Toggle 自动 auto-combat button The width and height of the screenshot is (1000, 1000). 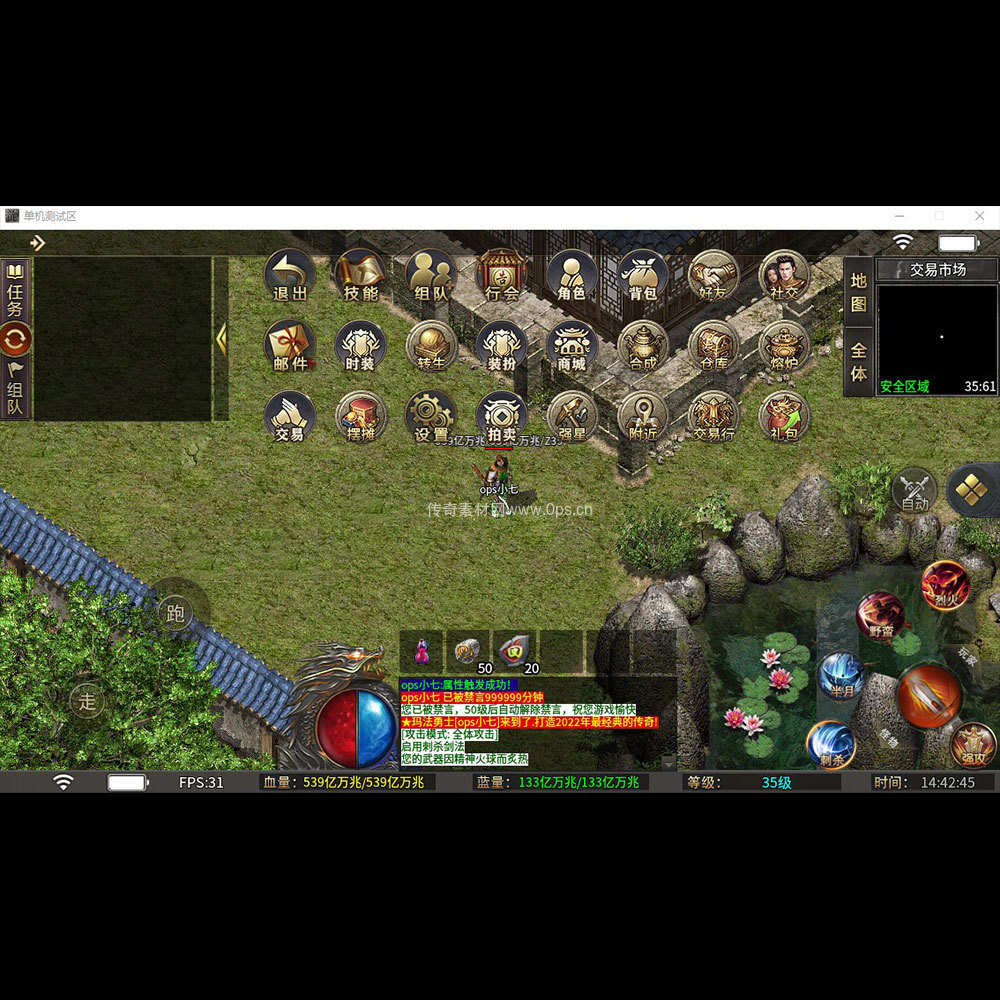[915, 490]
